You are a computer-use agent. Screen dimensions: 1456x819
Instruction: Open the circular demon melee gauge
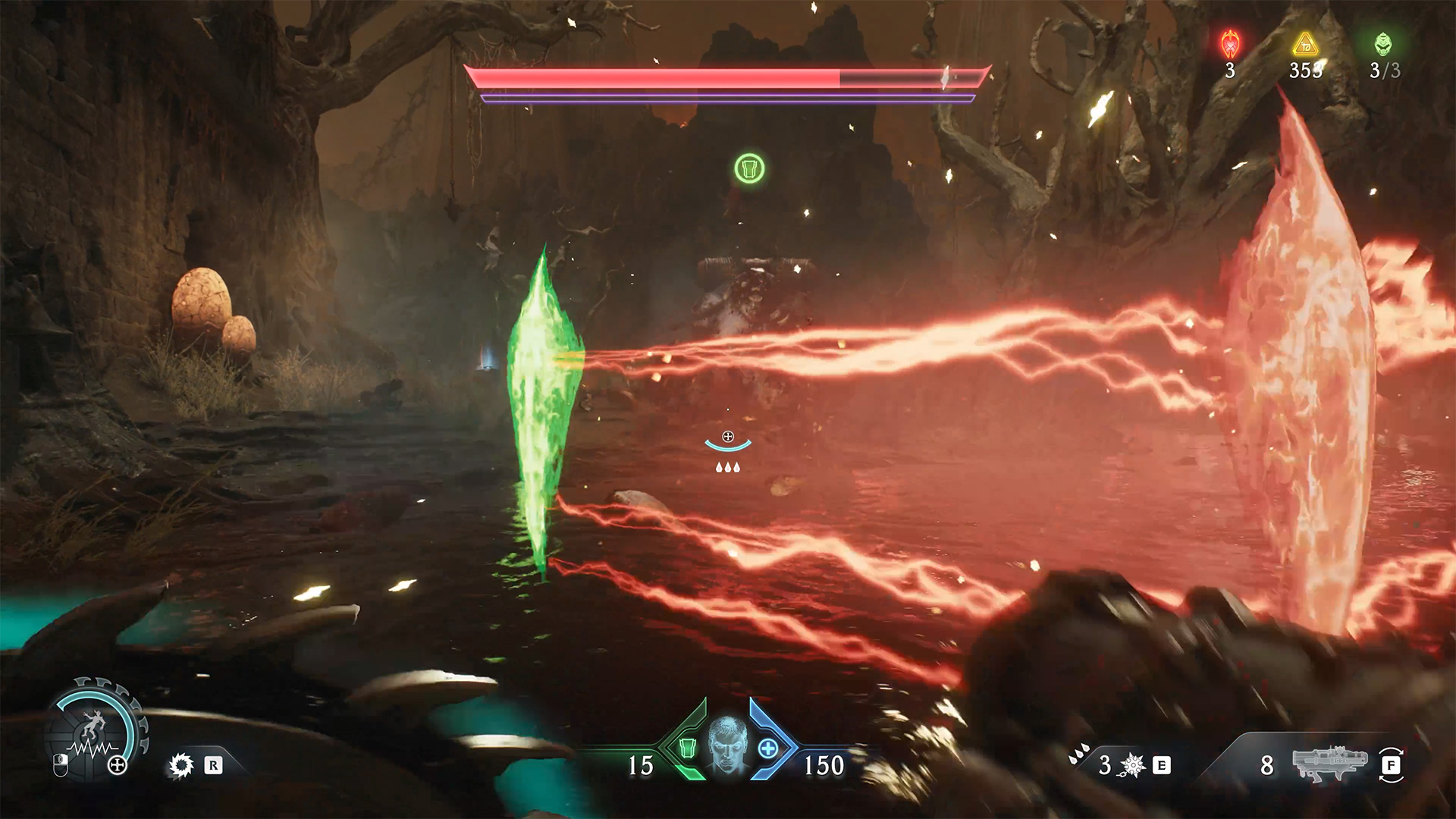pyautogui.click(x=96, y=730)
